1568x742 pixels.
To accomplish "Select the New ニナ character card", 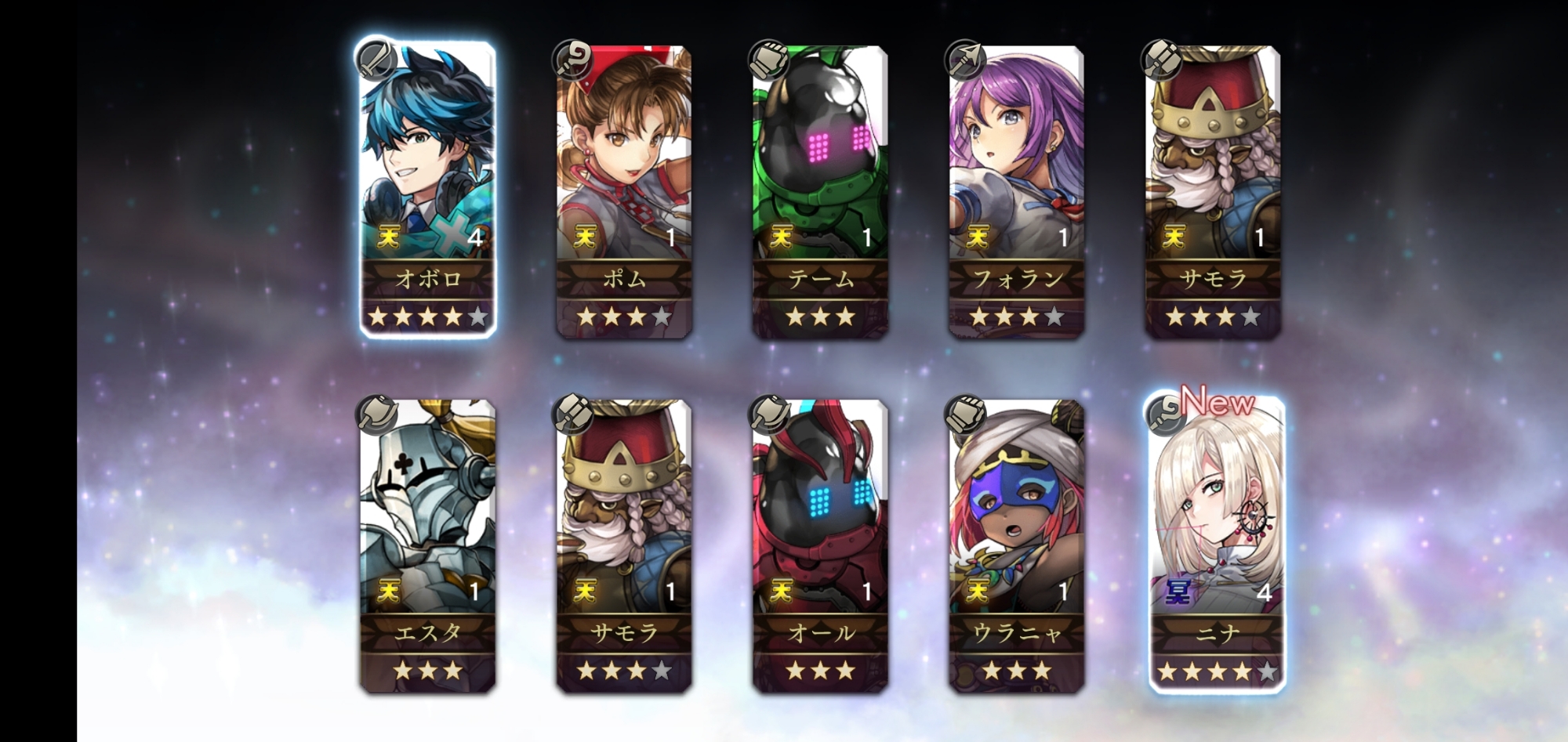I will [1216, 545].
